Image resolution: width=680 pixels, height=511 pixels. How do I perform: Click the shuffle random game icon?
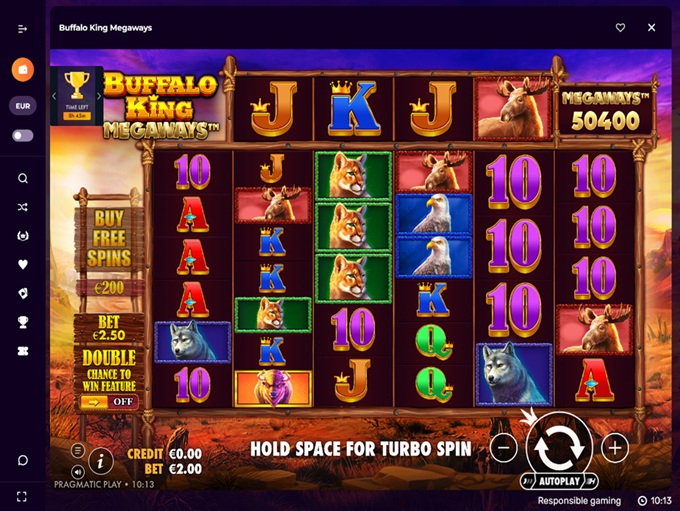(x=22, y=207)
